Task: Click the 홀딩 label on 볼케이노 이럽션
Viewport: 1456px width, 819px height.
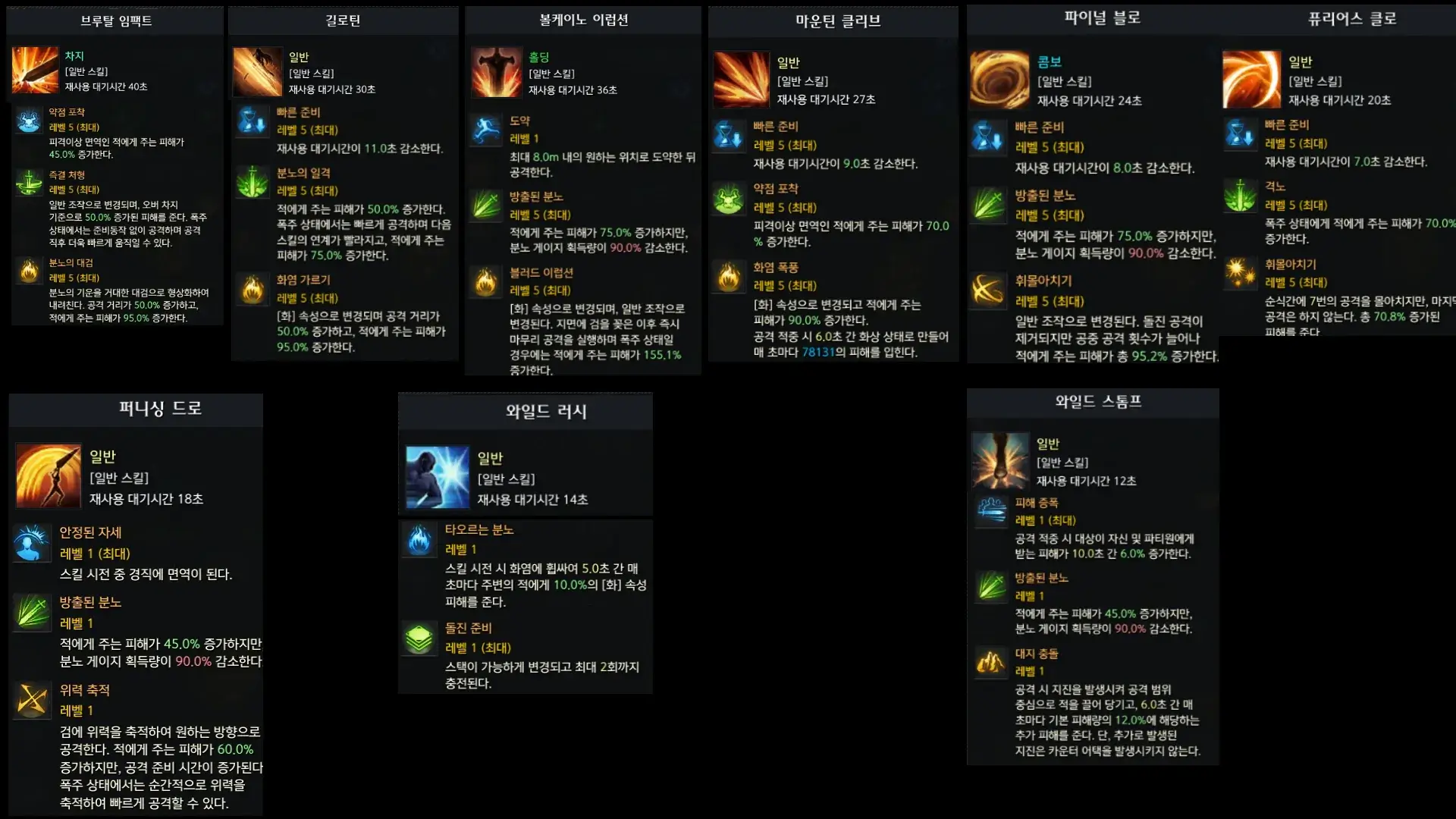Action: (x=541, y=56)
